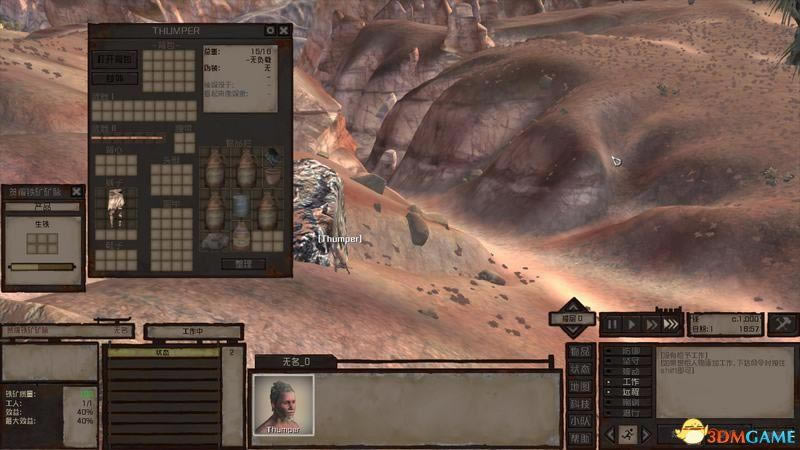Set game speed to normal play
Screen dimensions: 800x450
click(x=631, y=324)
